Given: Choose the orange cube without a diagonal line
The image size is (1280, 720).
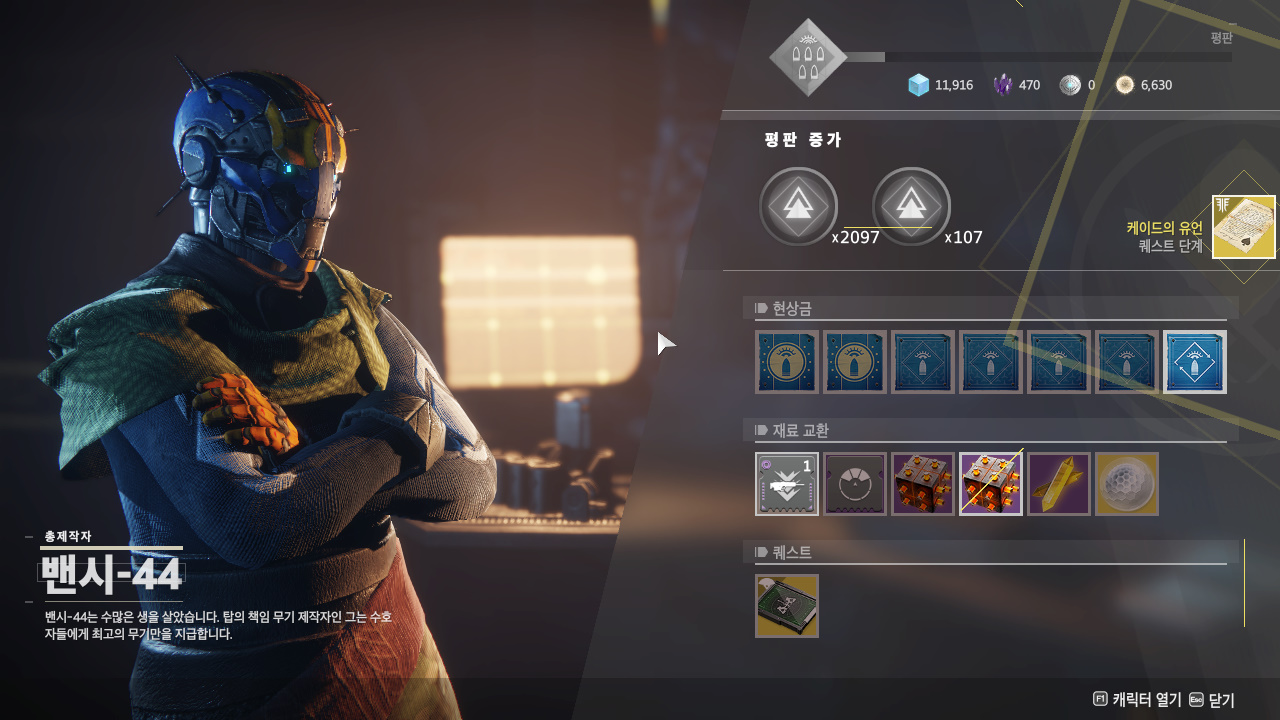Looking at the screenshot, I should tap(923, 484).
